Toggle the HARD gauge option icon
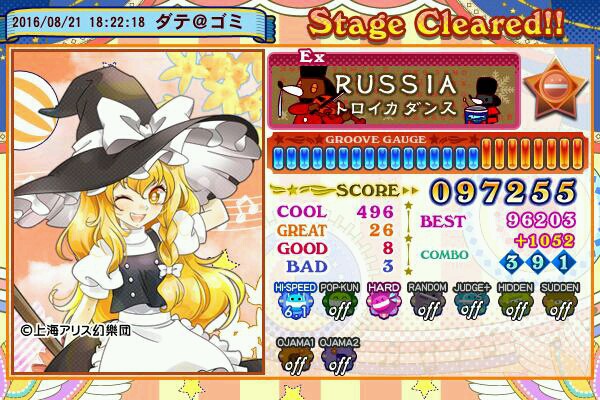Viewport: 600px width, 400px height. [x=382, y=302]
